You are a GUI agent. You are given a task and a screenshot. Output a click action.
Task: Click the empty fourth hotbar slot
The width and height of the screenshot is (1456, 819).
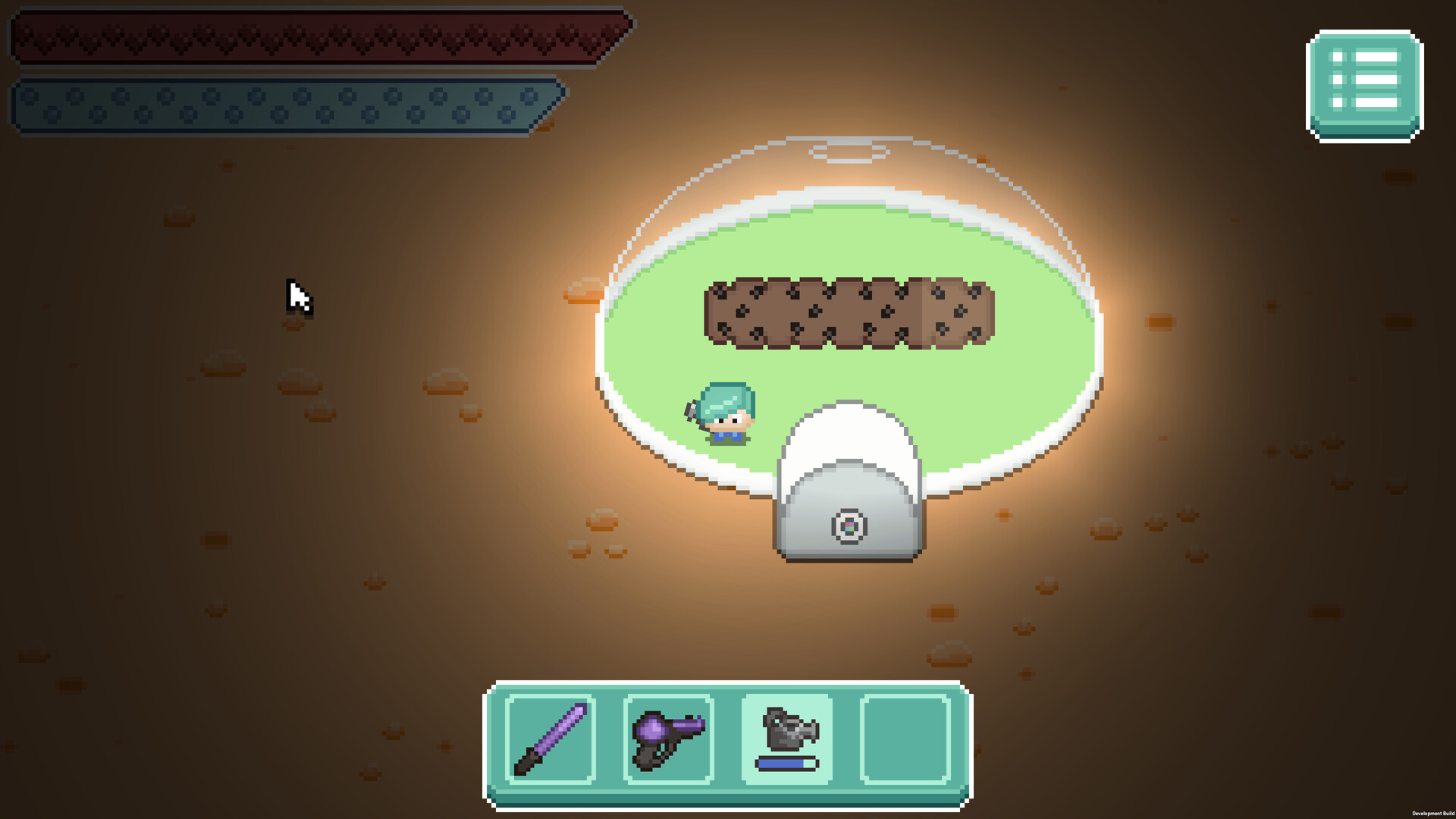click(x=904, y=737)
